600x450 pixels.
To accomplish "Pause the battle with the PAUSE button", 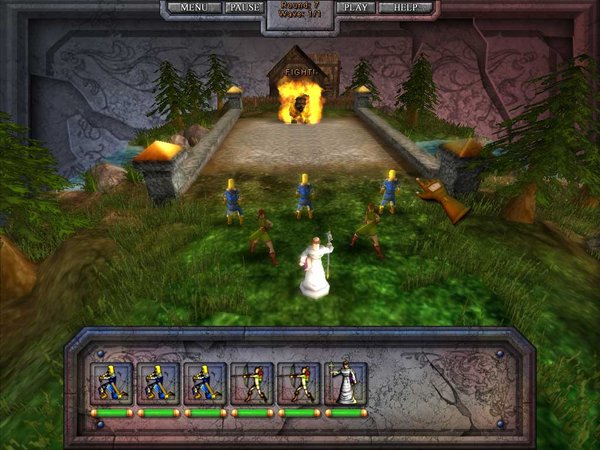I will [244, 7].
